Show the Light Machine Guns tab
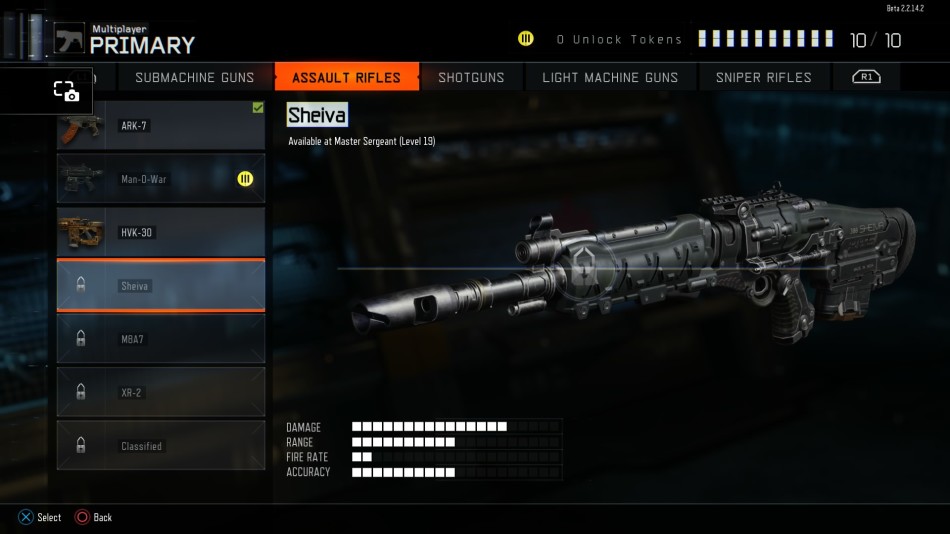 pyautogui.click(x=610, y=77)
